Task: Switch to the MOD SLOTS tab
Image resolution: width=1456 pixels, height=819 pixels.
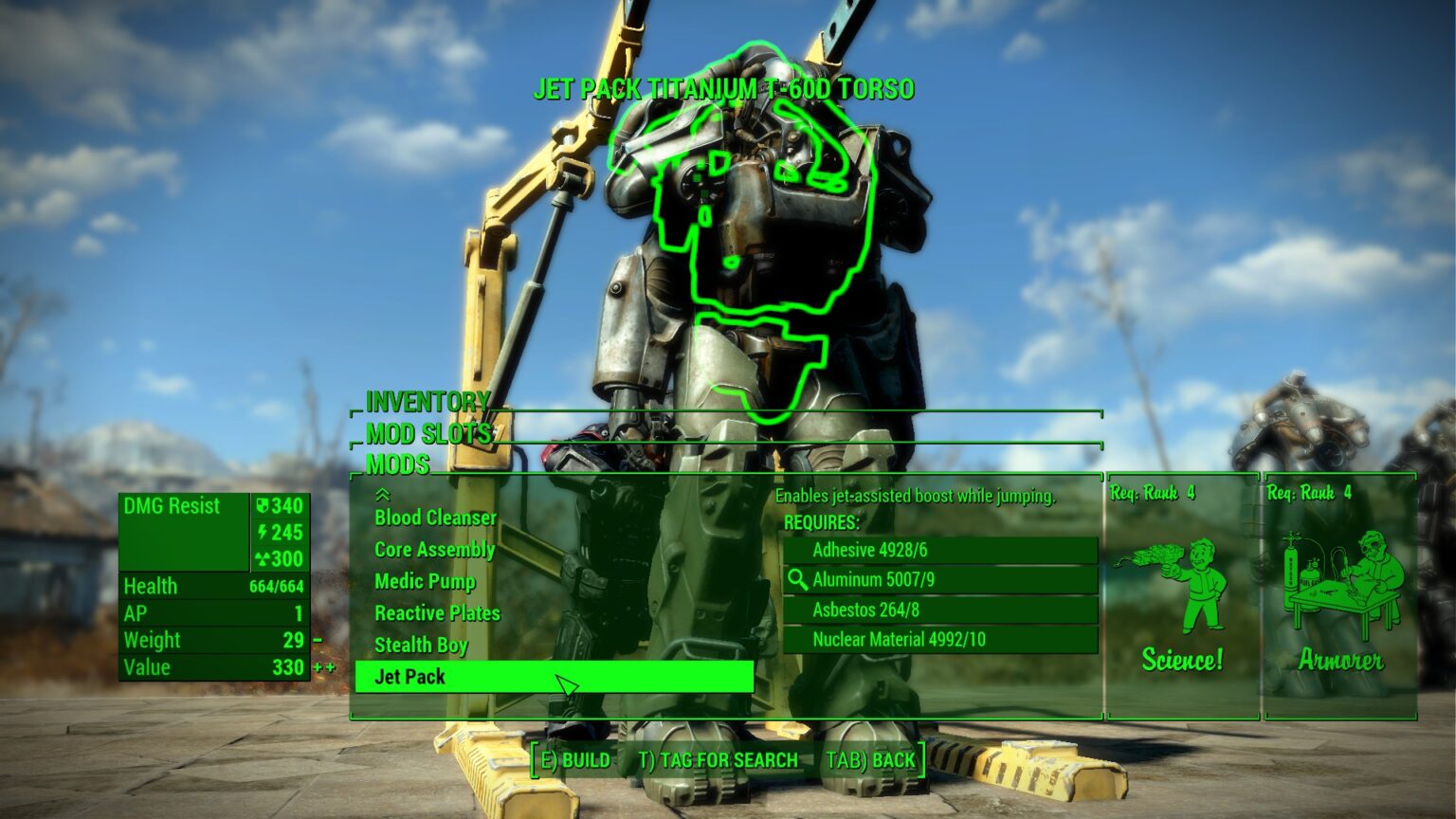Action: [x=427, y=434]
